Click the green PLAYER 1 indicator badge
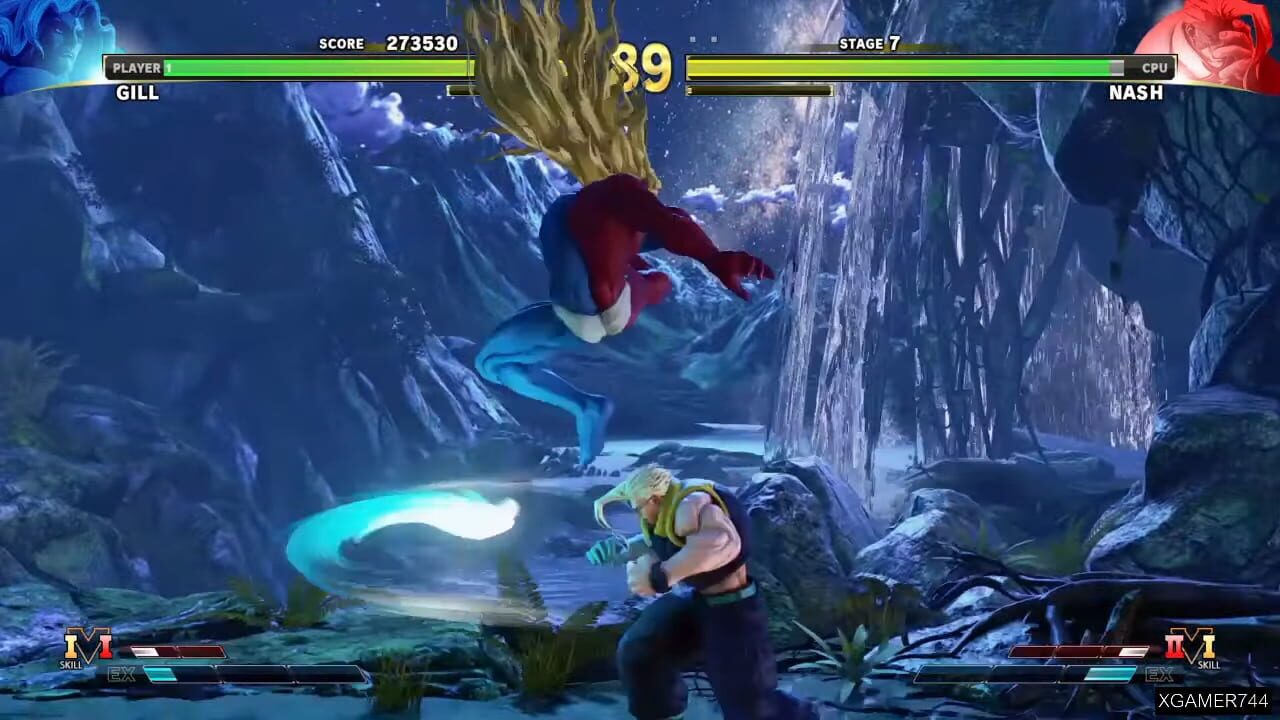 137,68
